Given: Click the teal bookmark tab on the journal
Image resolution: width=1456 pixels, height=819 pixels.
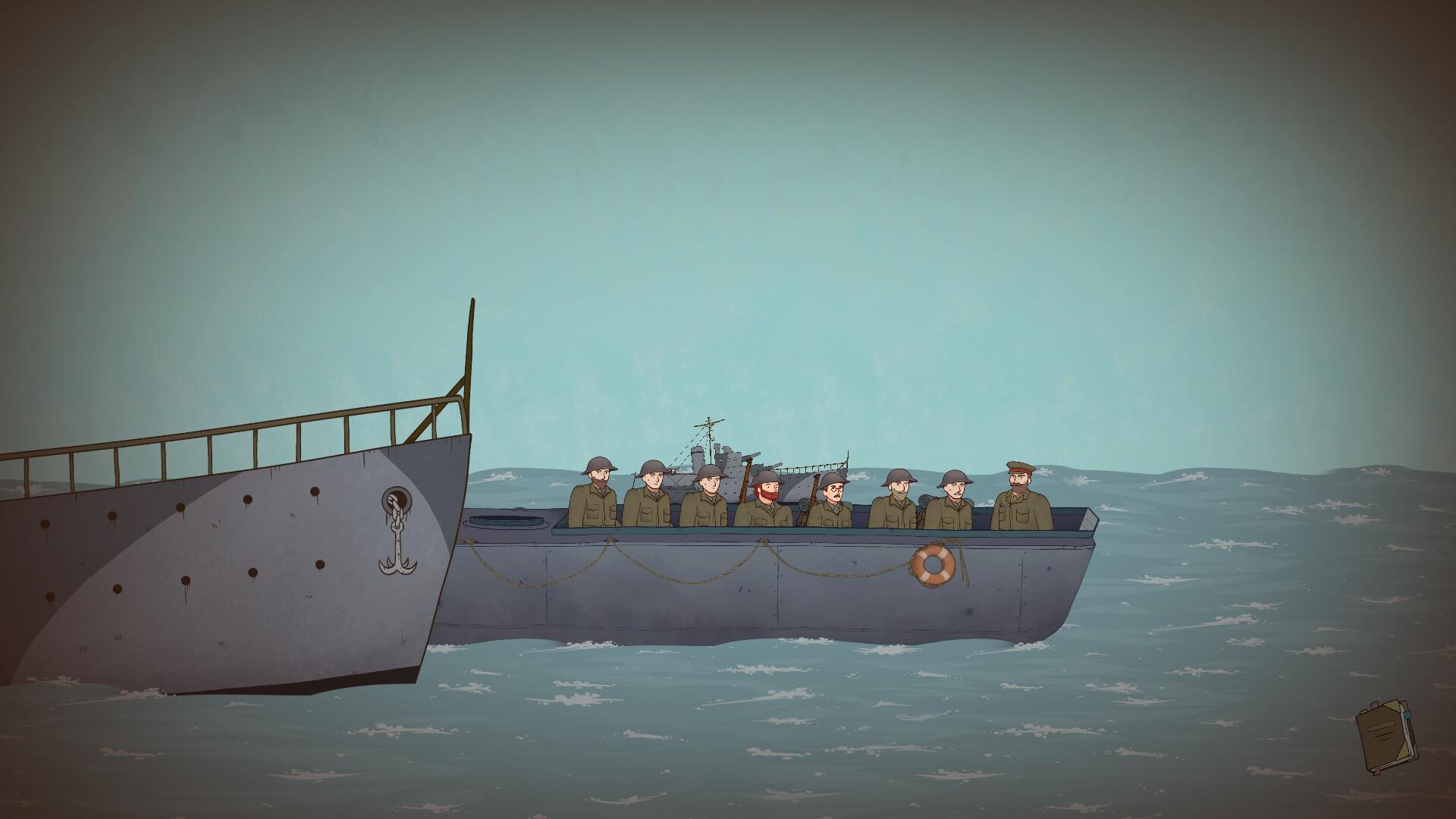Looking at the screenshot, I should [1407, 715].
